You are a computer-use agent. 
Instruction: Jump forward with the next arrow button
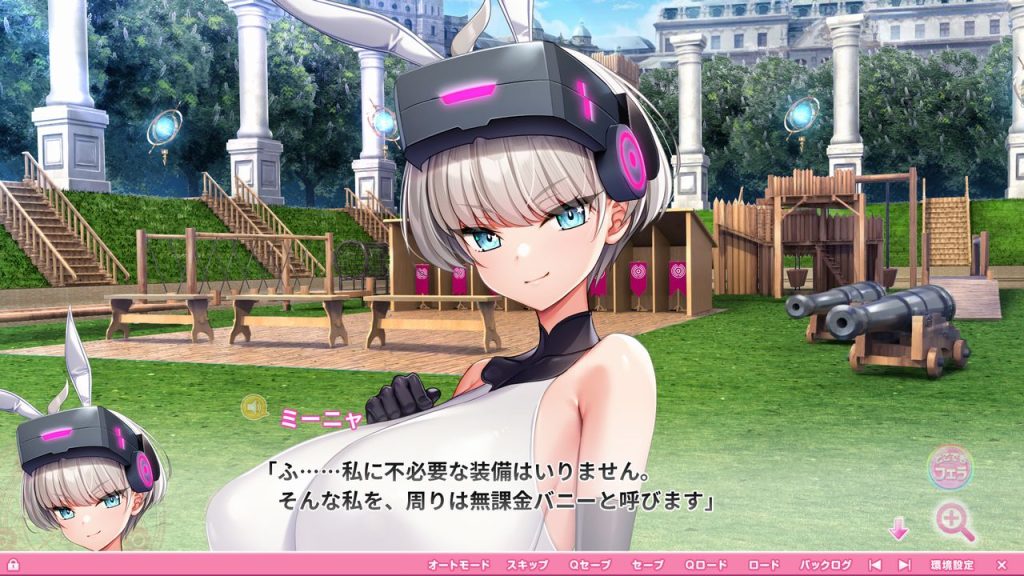(904, 565)
